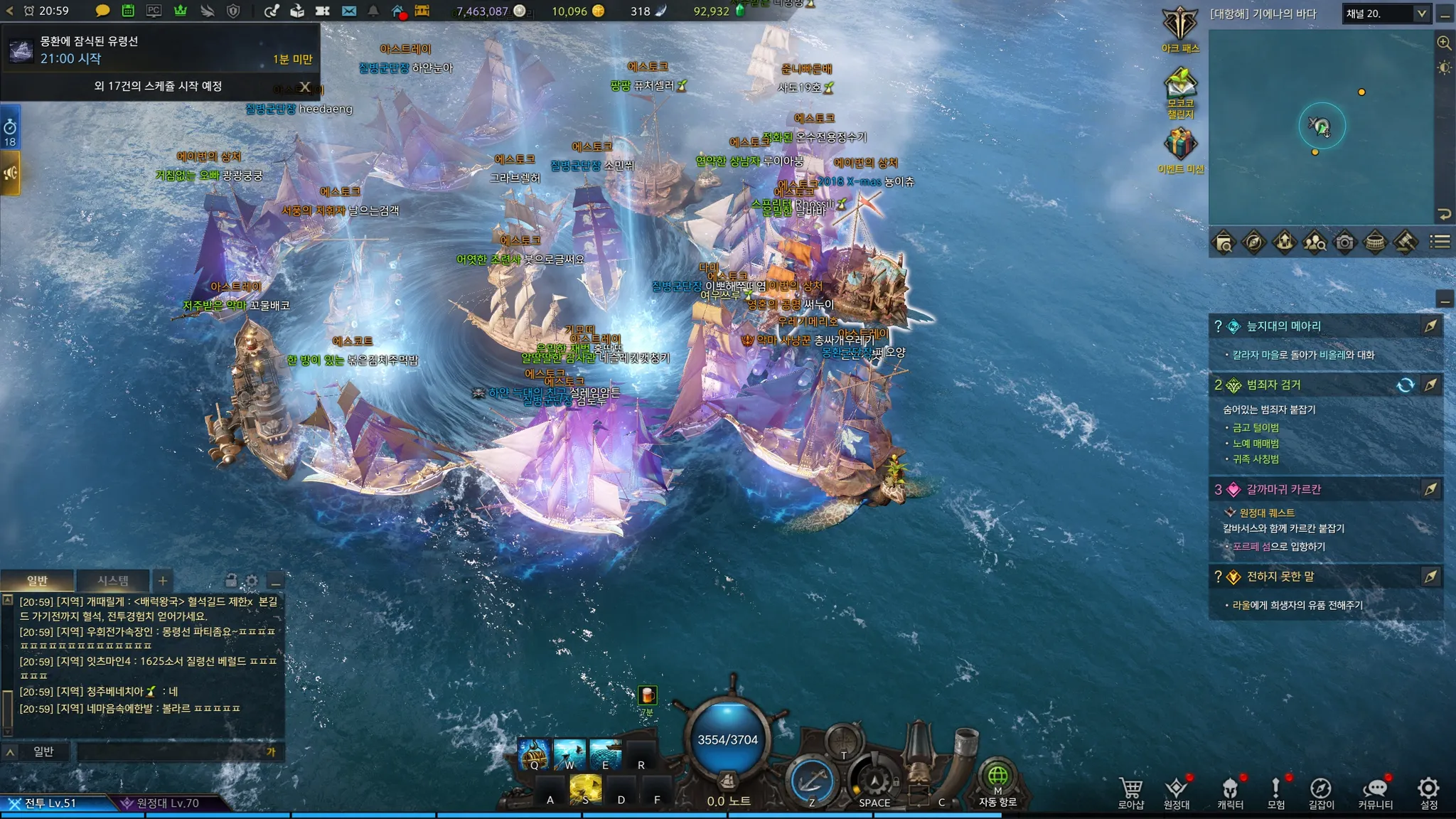Open the 로아샵 shop menu
This screenshot has height=819, width=1456.
1130,792
